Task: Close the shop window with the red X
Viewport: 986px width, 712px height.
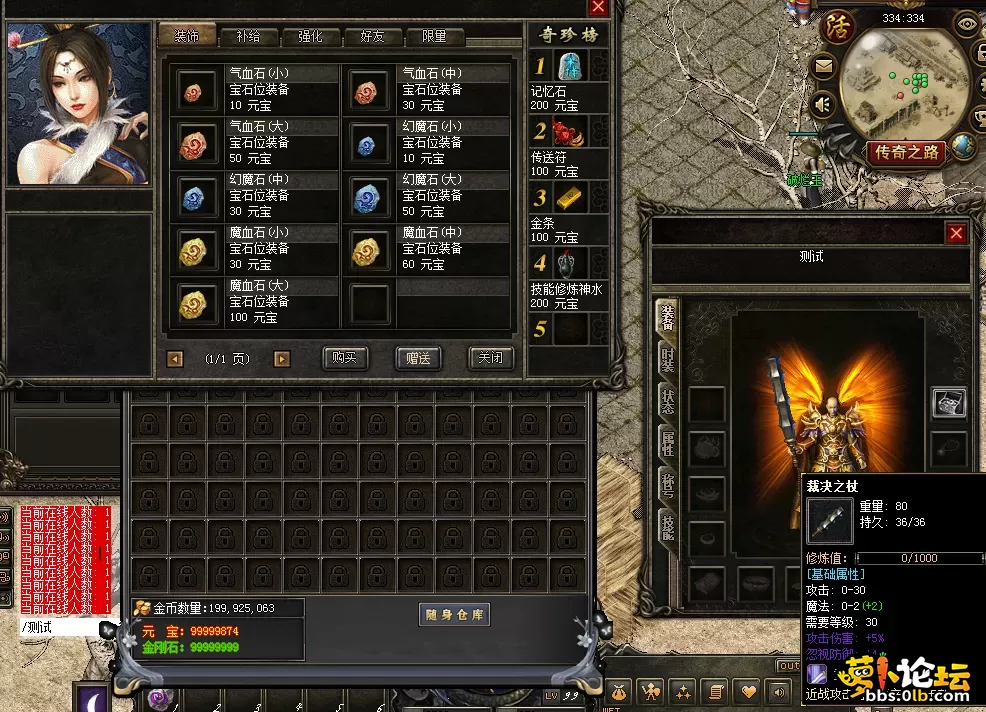Action: [x=598, y=7]
